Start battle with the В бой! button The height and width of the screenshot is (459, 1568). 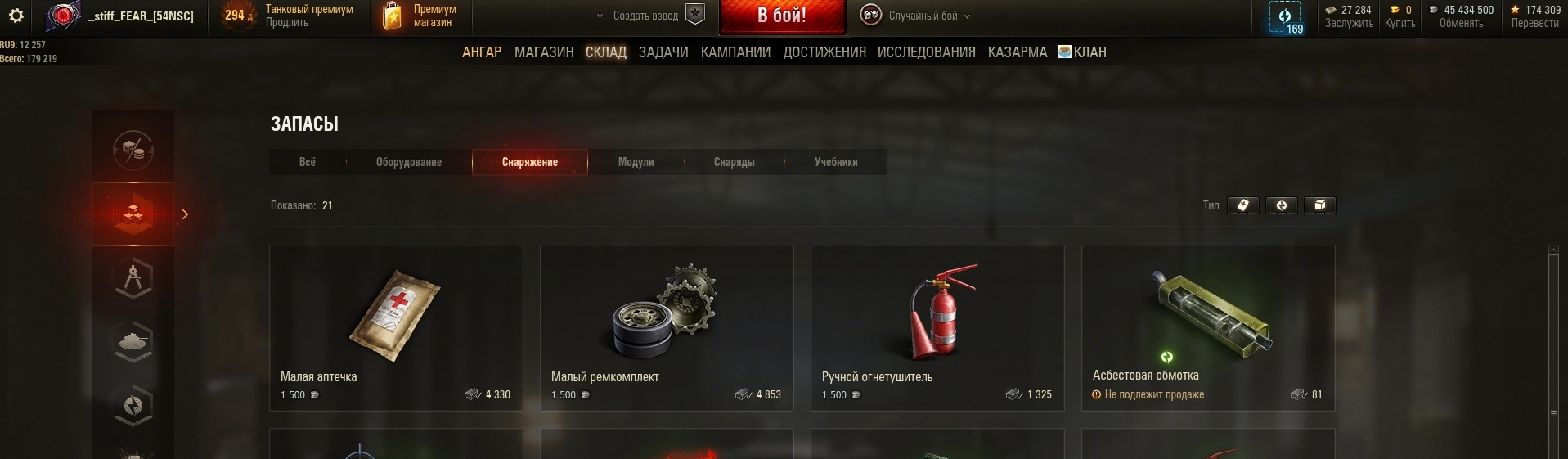[781, 16]
